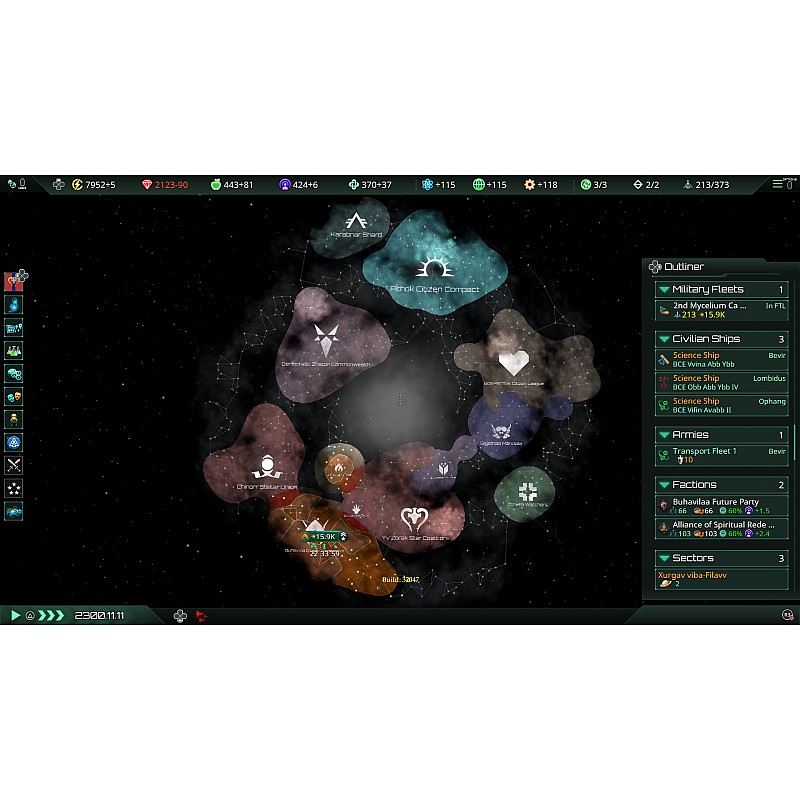This screenshot has height=800, width=800.
Task: Collapse the Armies outliner section
Action: (x=663, y=435)
